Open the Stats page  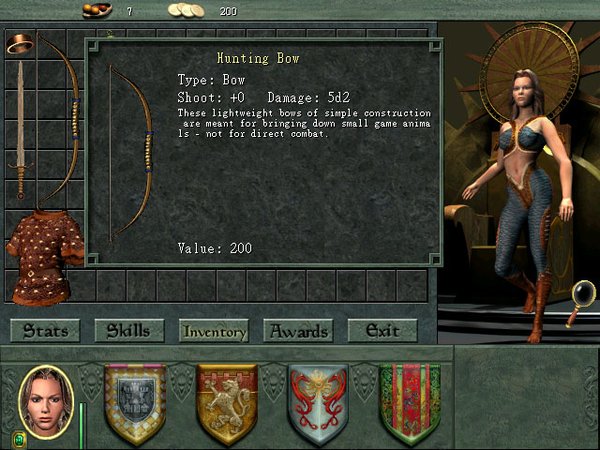(x=45, y=330)
